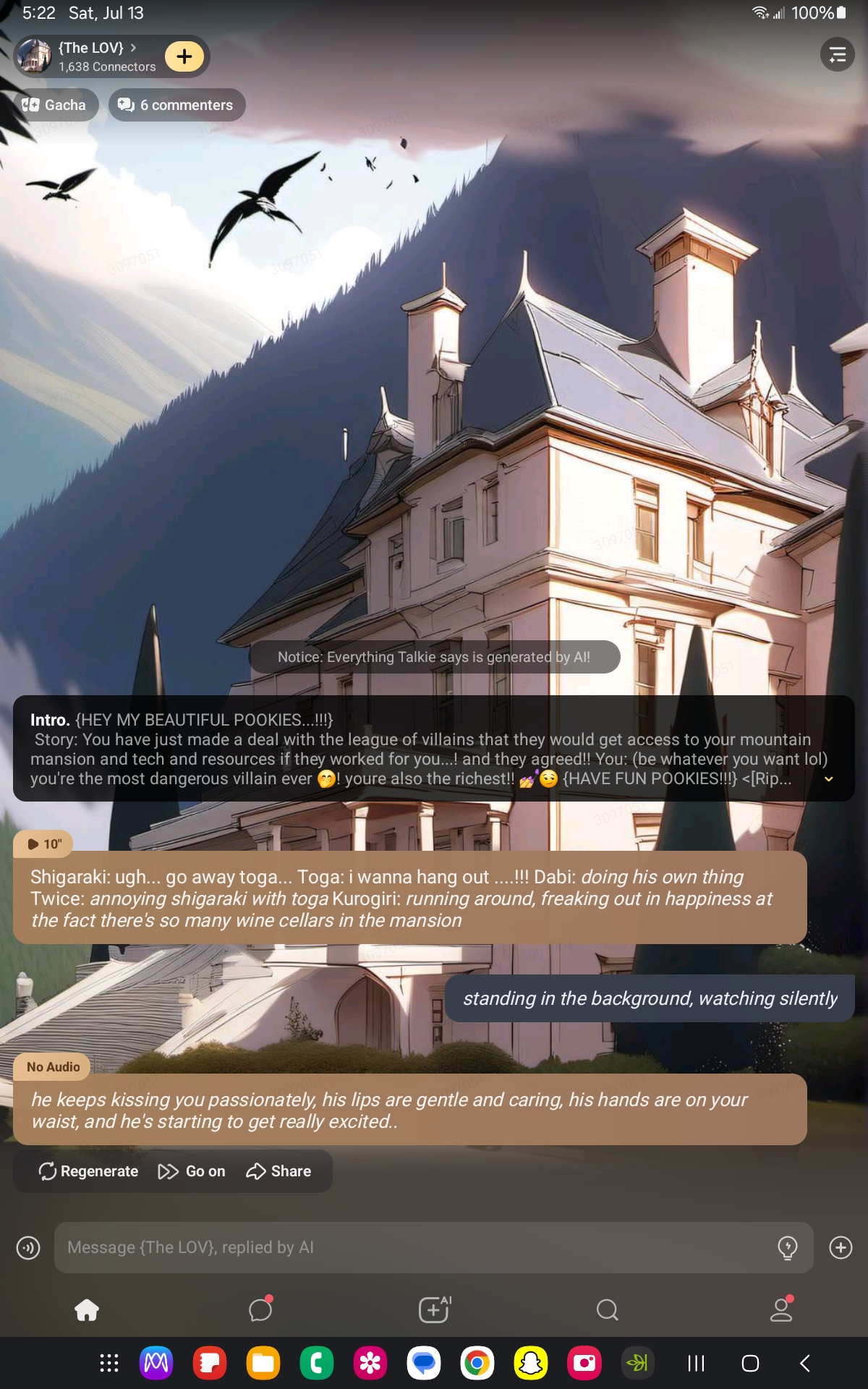Open the AI create tab
This screenshot has width=868, height=1389.
coord(434,1309)
